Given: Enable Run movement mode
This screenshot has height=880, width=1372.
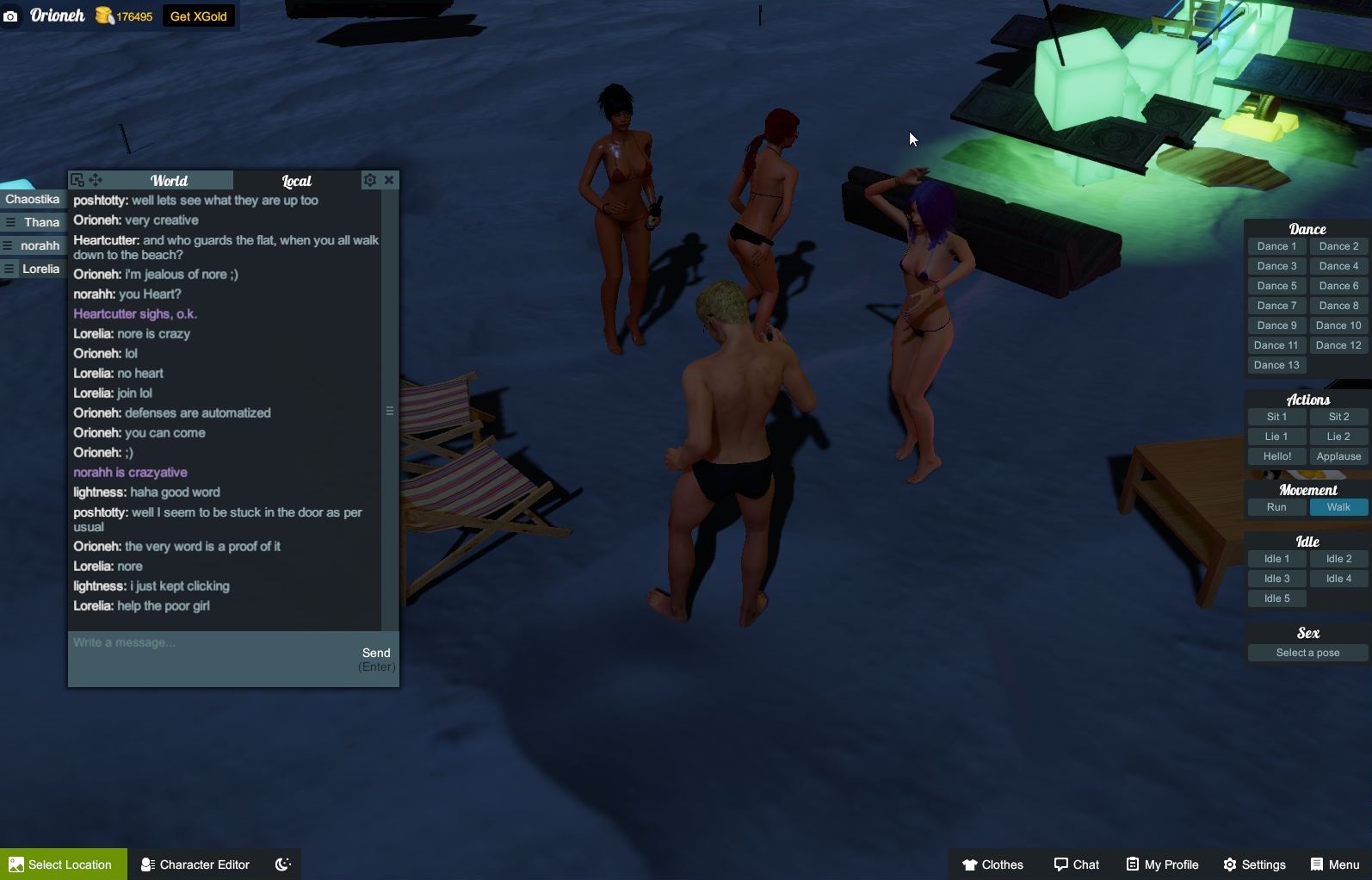Looking at the screenshot, I should pos(1276,507).
